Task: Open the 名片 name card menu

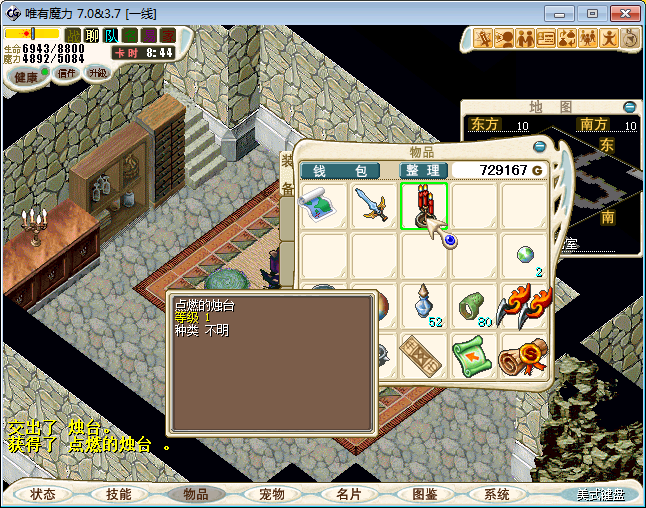Action: 347,494
